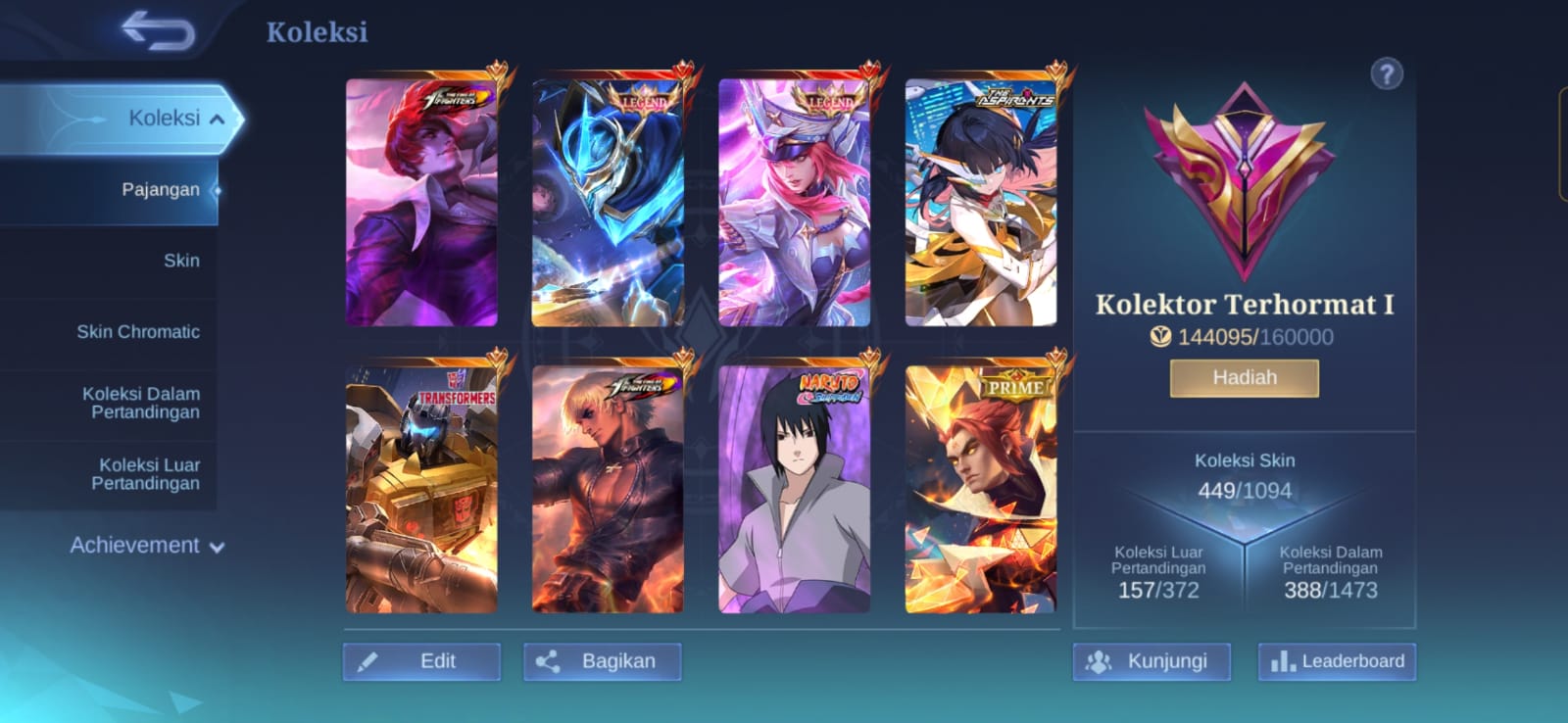Select the Pajangan section
Image resolution: width=1568 pixels, height=723 pixels.
point(160,188)
